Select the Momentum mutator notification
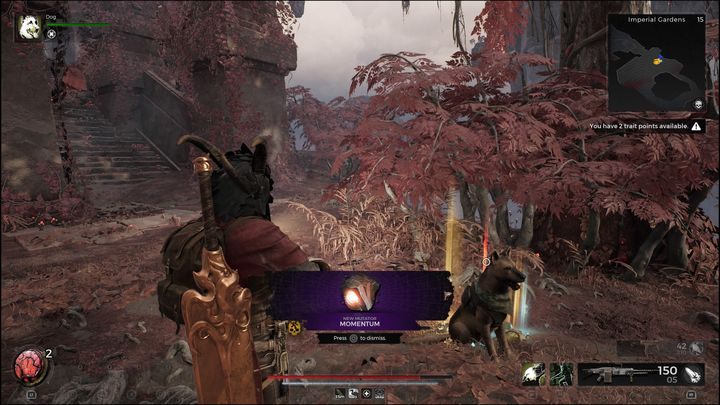 359,300
